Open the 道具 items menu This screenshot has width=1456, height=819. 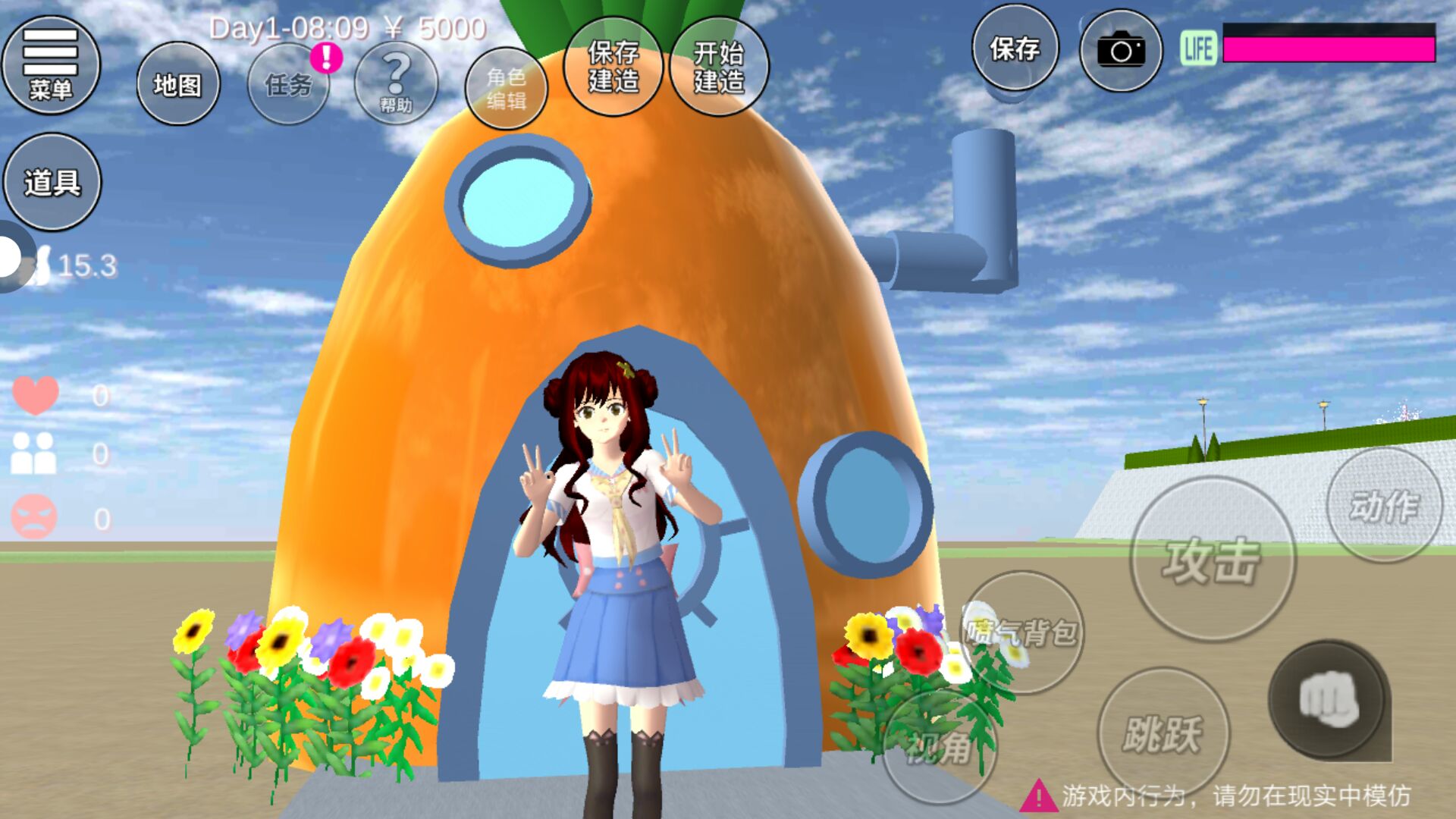[52, 182]
